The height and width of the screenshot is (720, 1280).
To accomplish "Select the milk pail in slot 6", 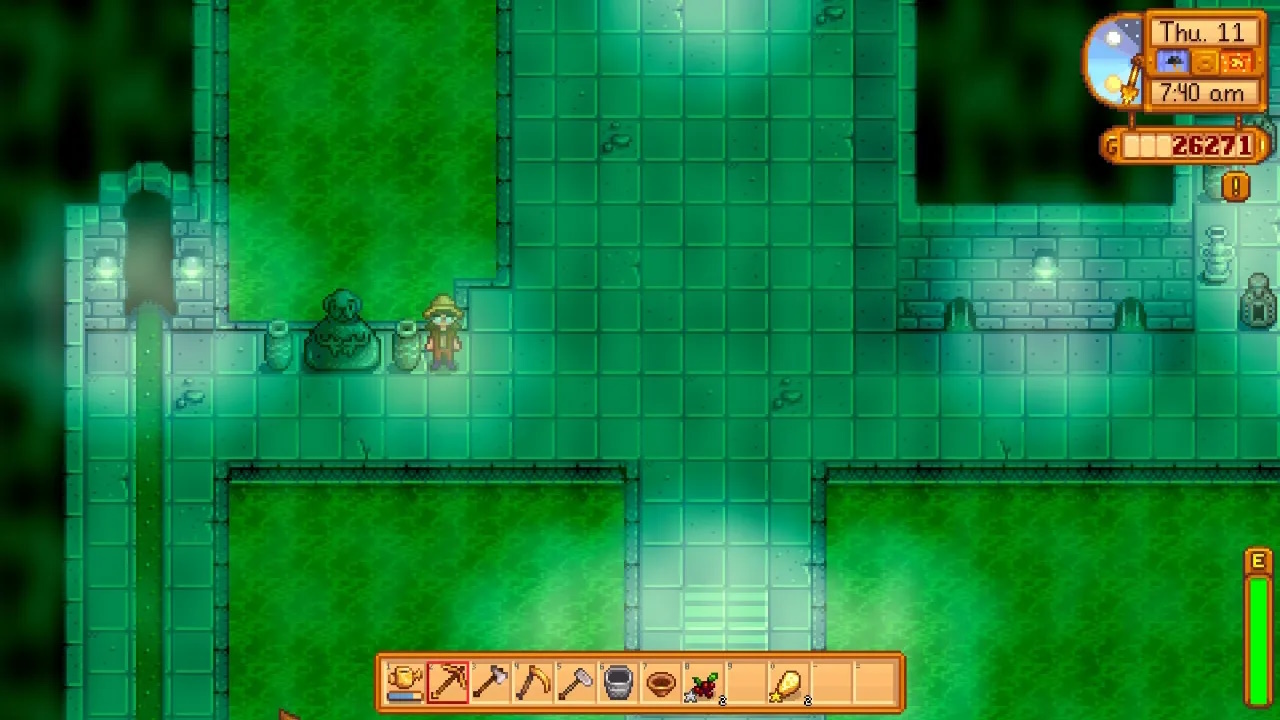I will point(619,683).
